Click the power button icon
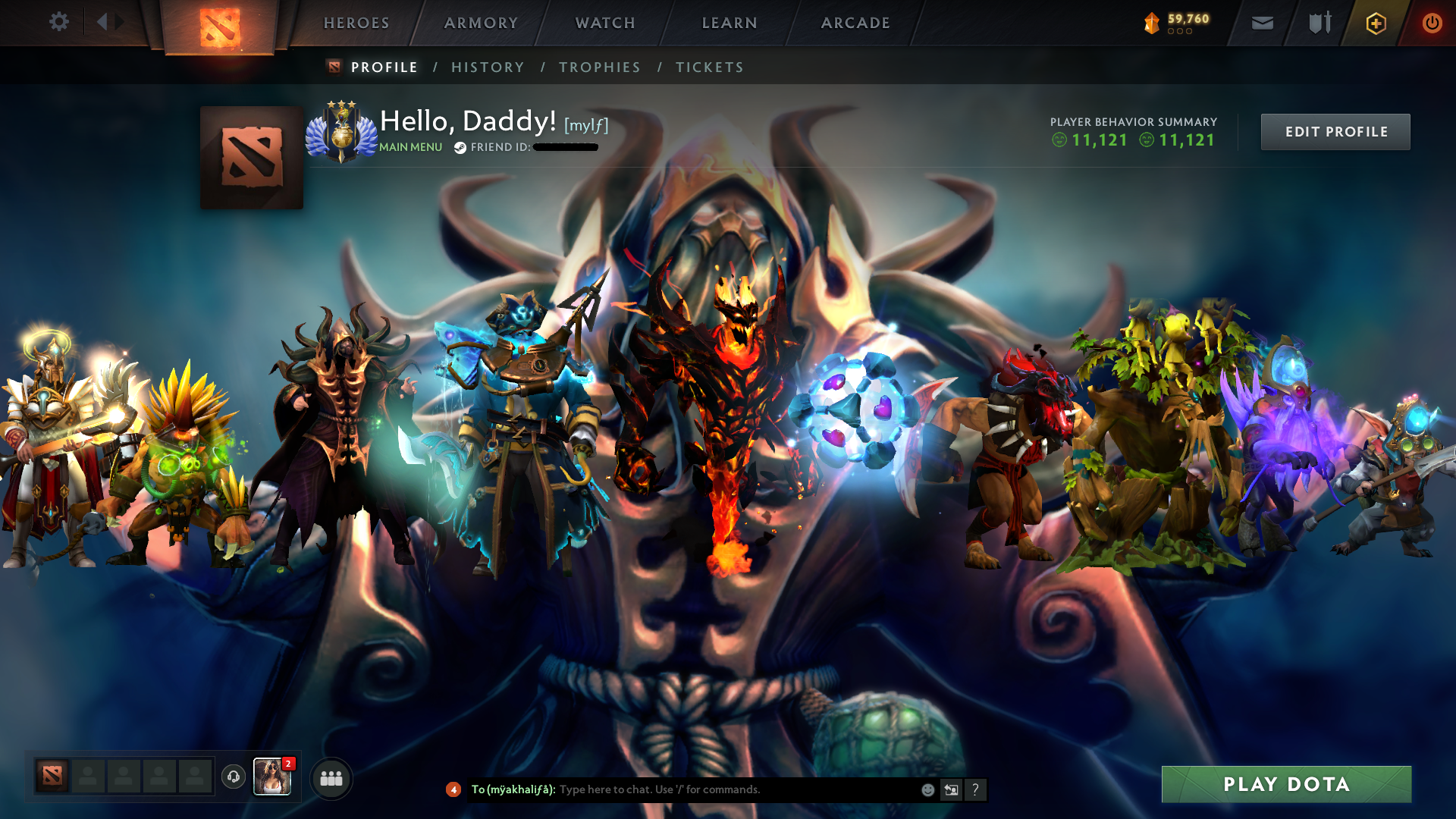This screenshot has height=819, width=1456. (1432, 23)
